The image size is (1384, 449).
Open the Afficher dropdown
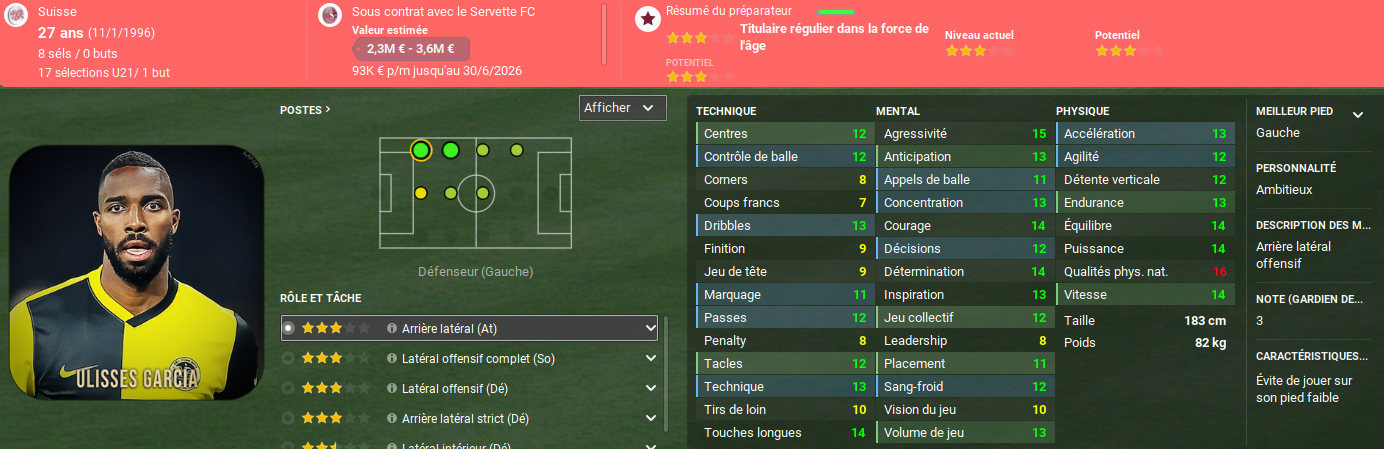coord(622,108)
